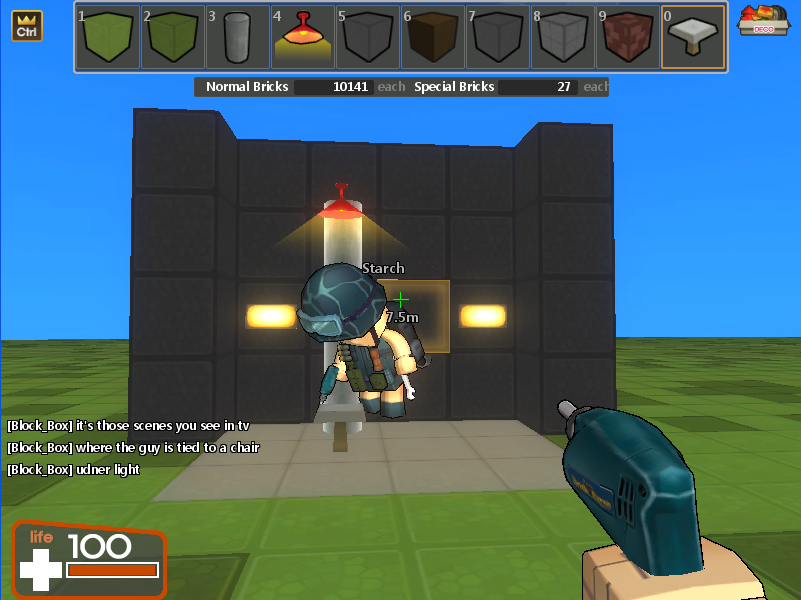Choose the reddish-brown block in slot 9
This screenshot has height=600, width=801.
628,38
